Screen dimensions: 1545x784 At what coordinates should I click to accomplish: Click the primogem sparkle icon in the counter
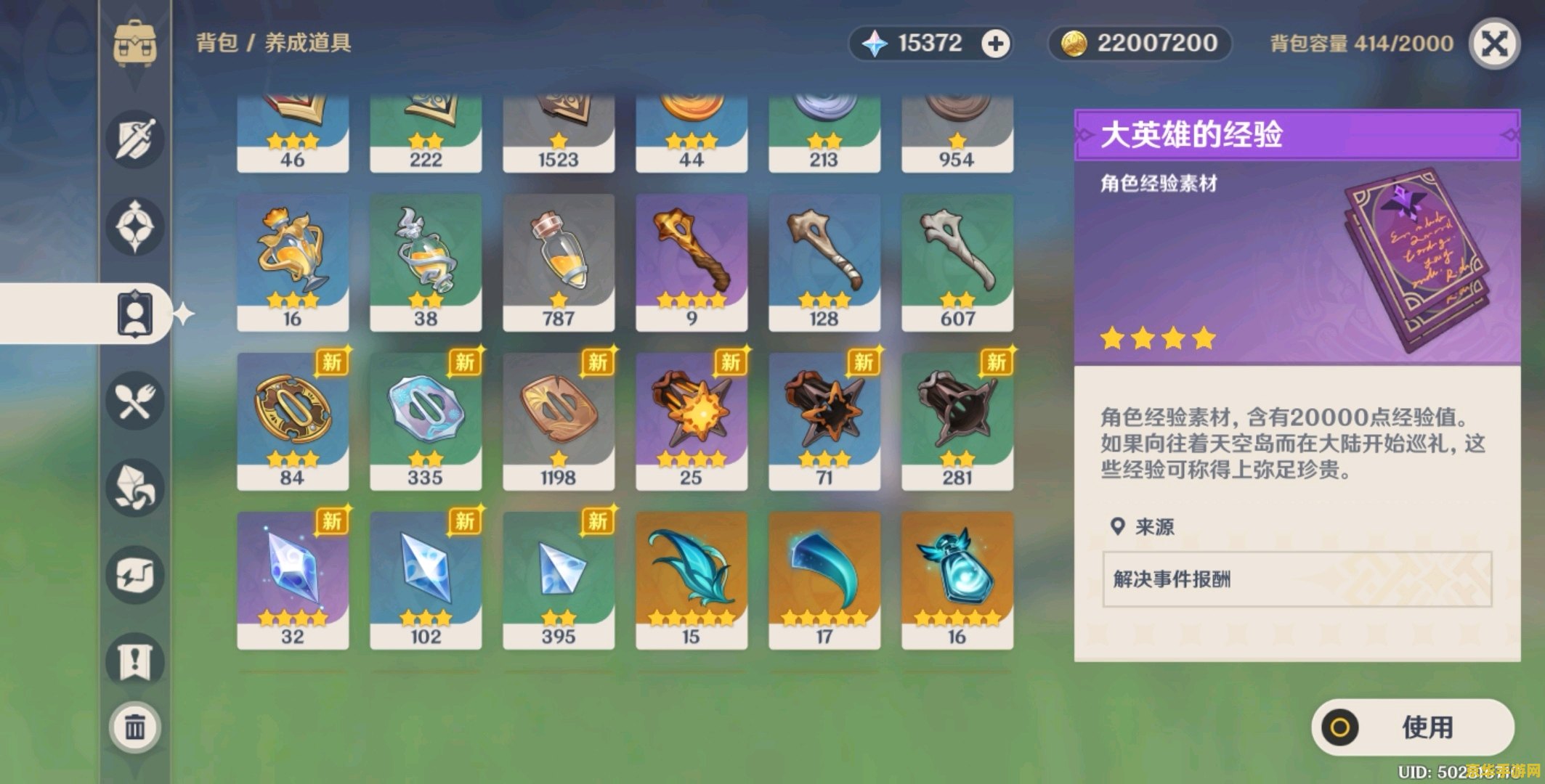click(876, 42)
